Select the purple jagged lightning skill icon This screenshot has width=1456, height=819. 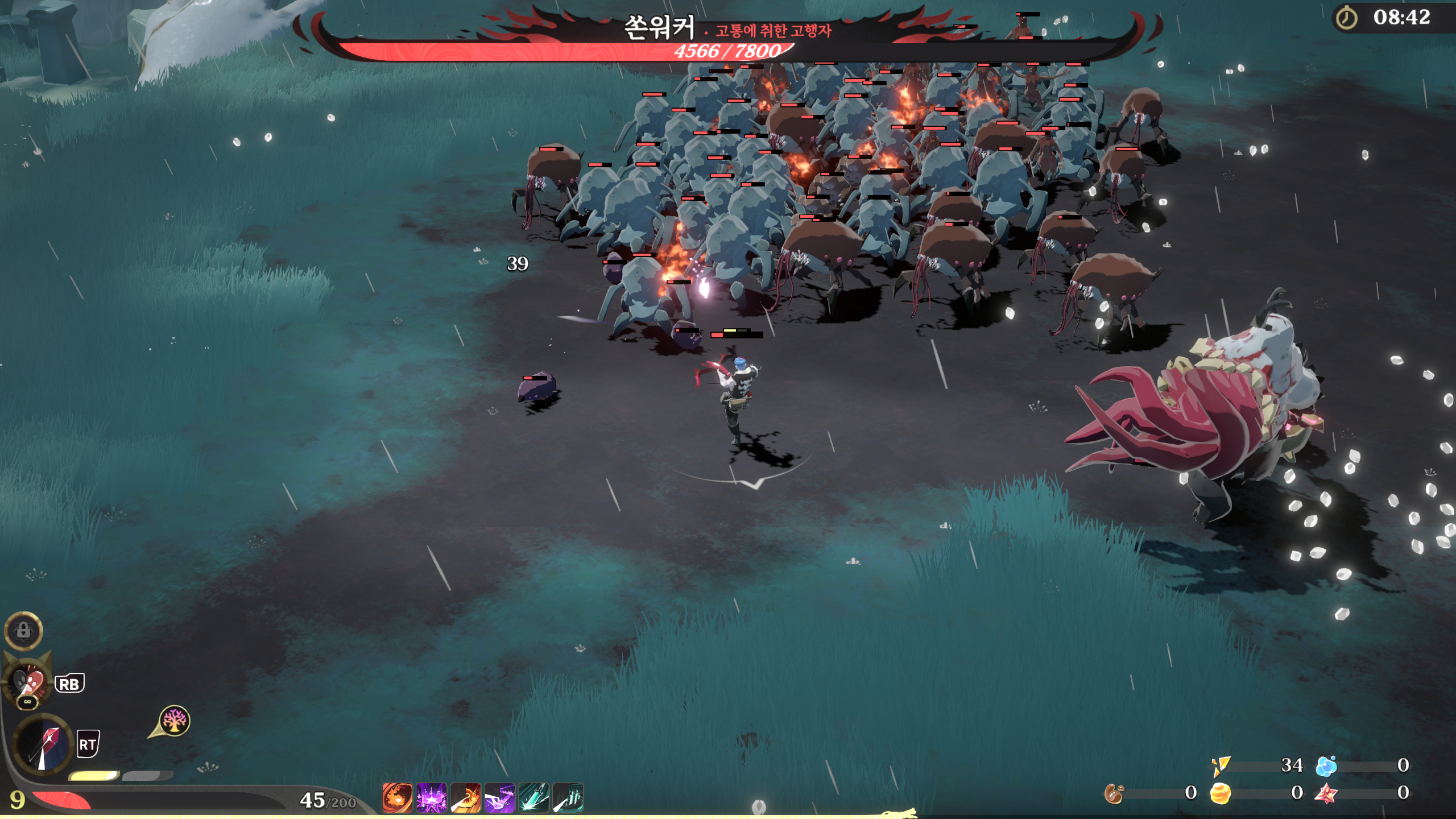coord(499,797)
